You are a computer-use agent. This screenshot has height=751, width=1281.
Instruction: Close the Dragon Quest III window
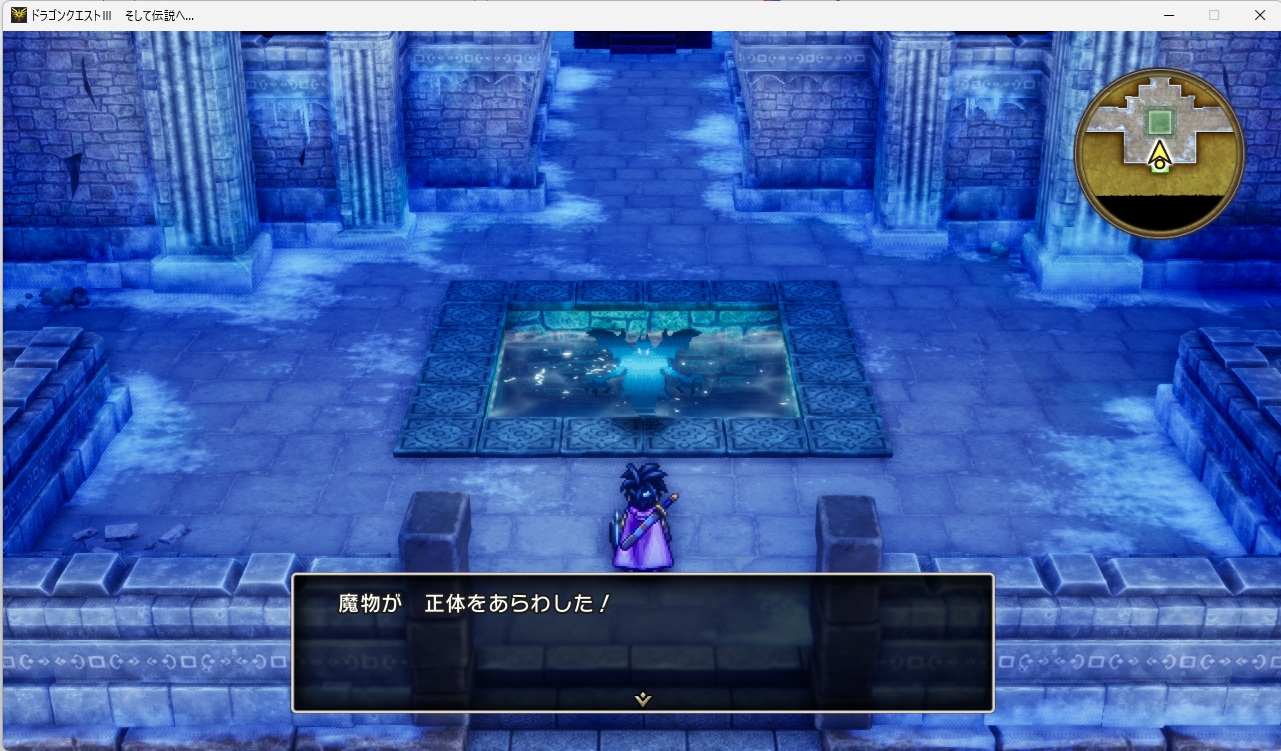[1259, 15]
